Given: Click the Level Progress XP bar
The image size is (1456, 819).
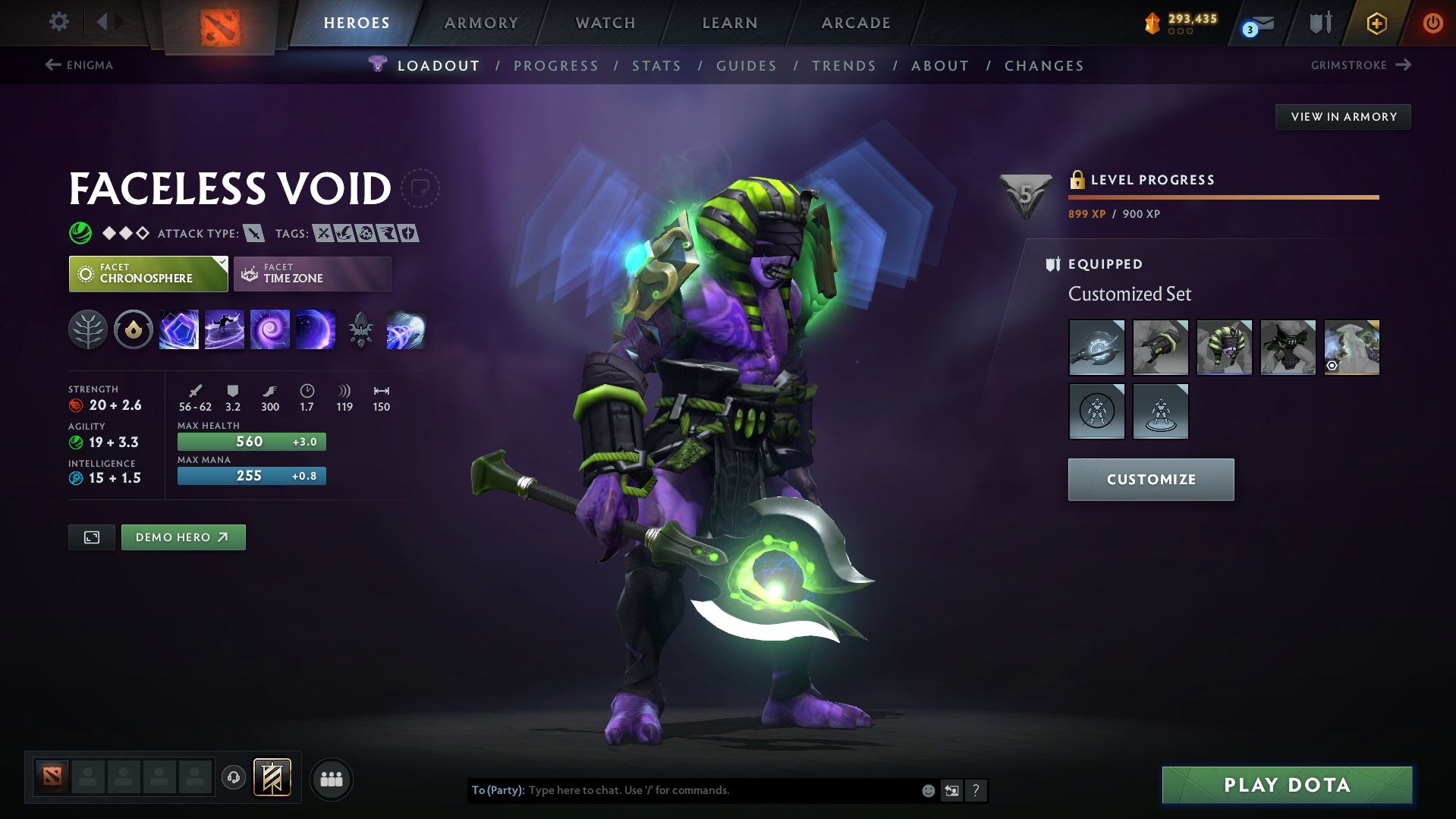Looking at the screenshot, I should 1222,197.
